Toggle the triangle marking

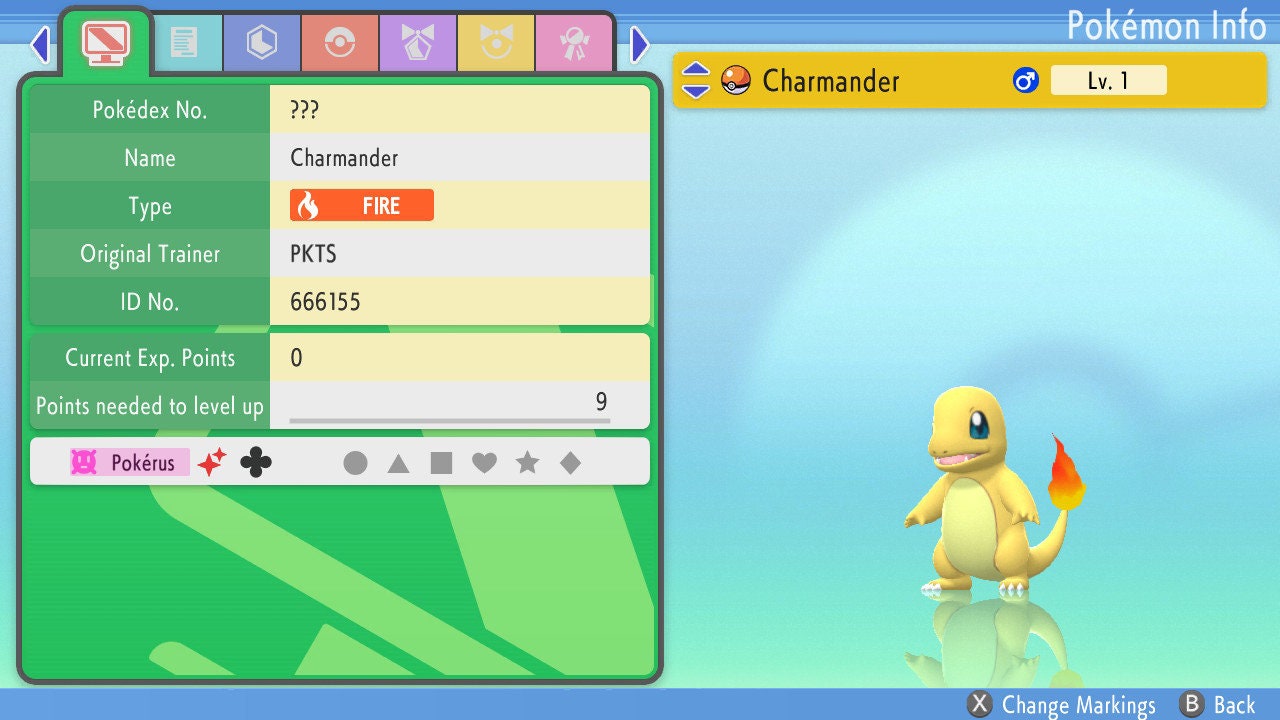point(398,463)
